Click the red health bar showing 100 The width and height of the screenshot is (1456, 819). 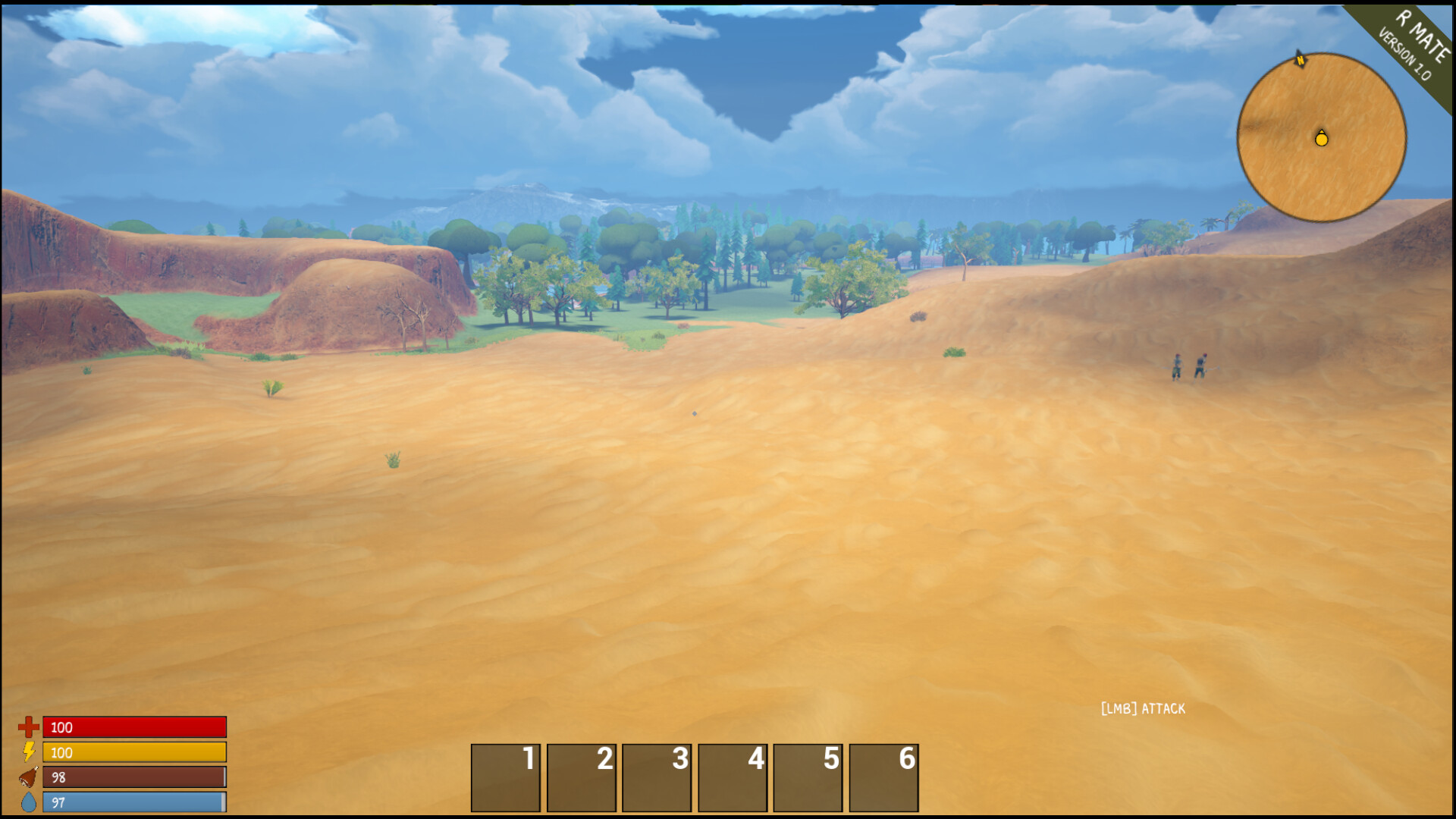133,727
